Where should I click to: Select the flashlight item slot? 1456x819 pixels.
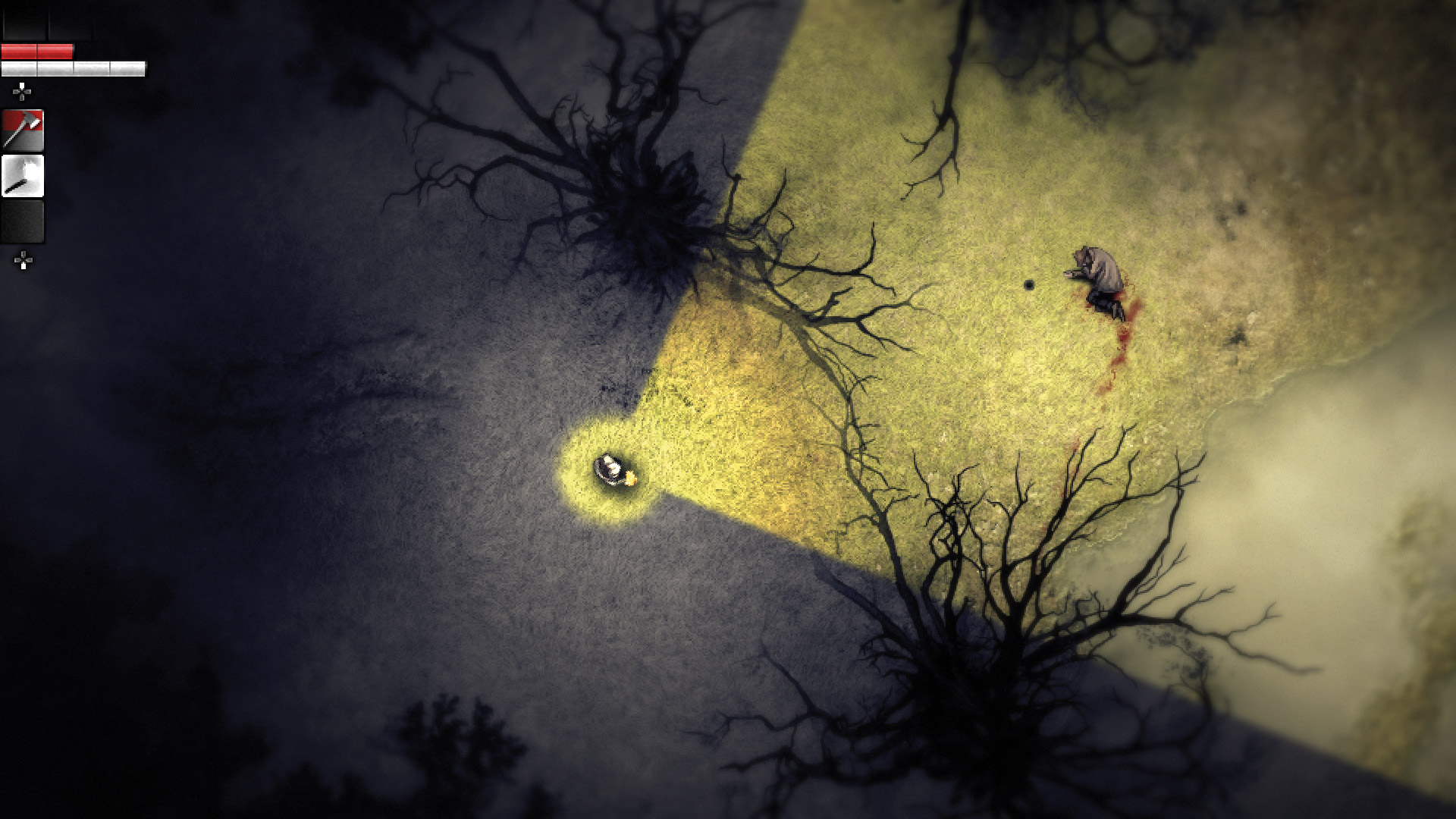point(23,176)
